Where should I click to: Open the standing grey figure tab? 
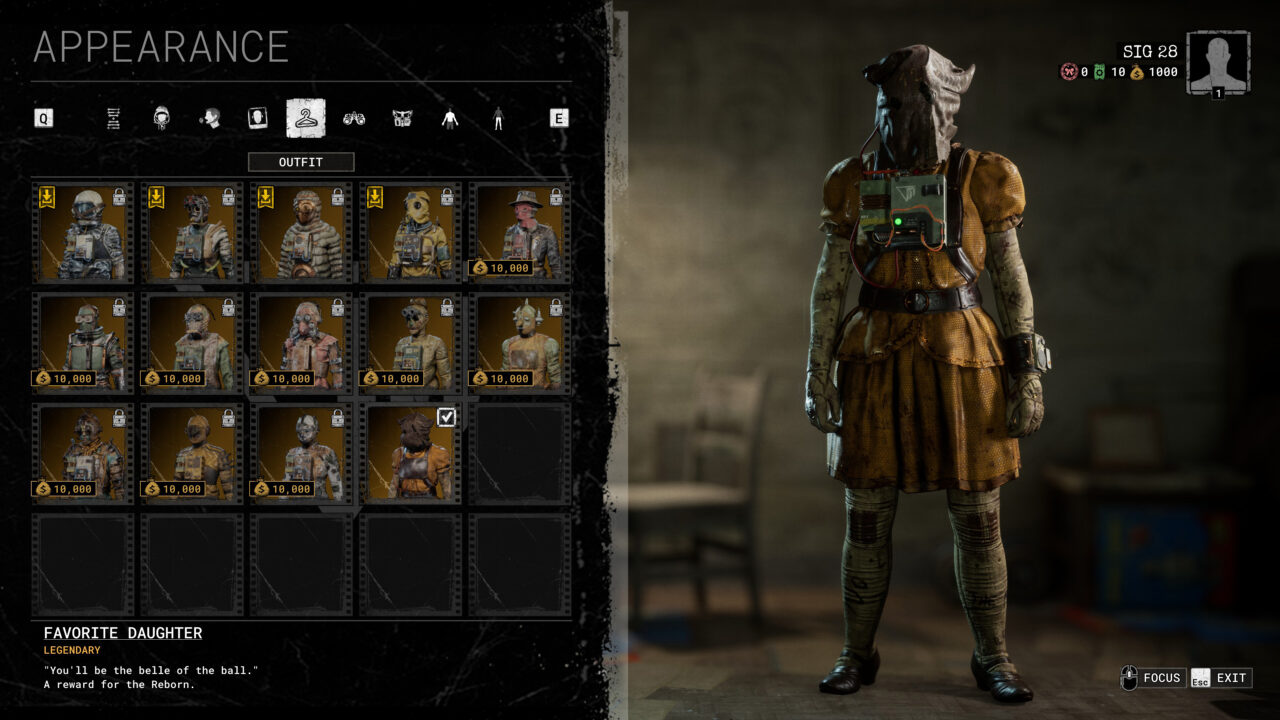pos(498,119)
